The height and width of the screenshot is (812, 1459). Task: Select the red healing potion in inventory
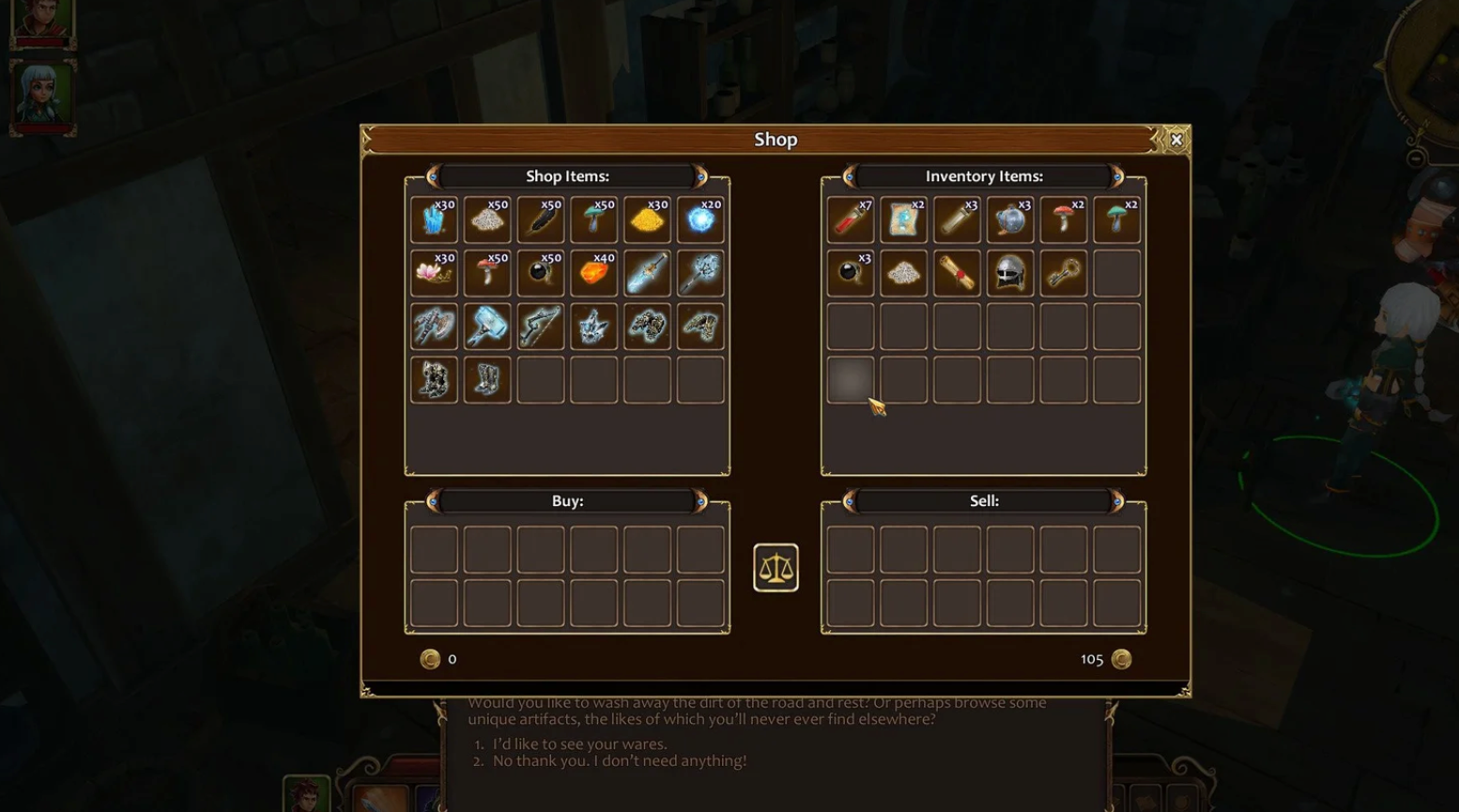click(850, 219)
